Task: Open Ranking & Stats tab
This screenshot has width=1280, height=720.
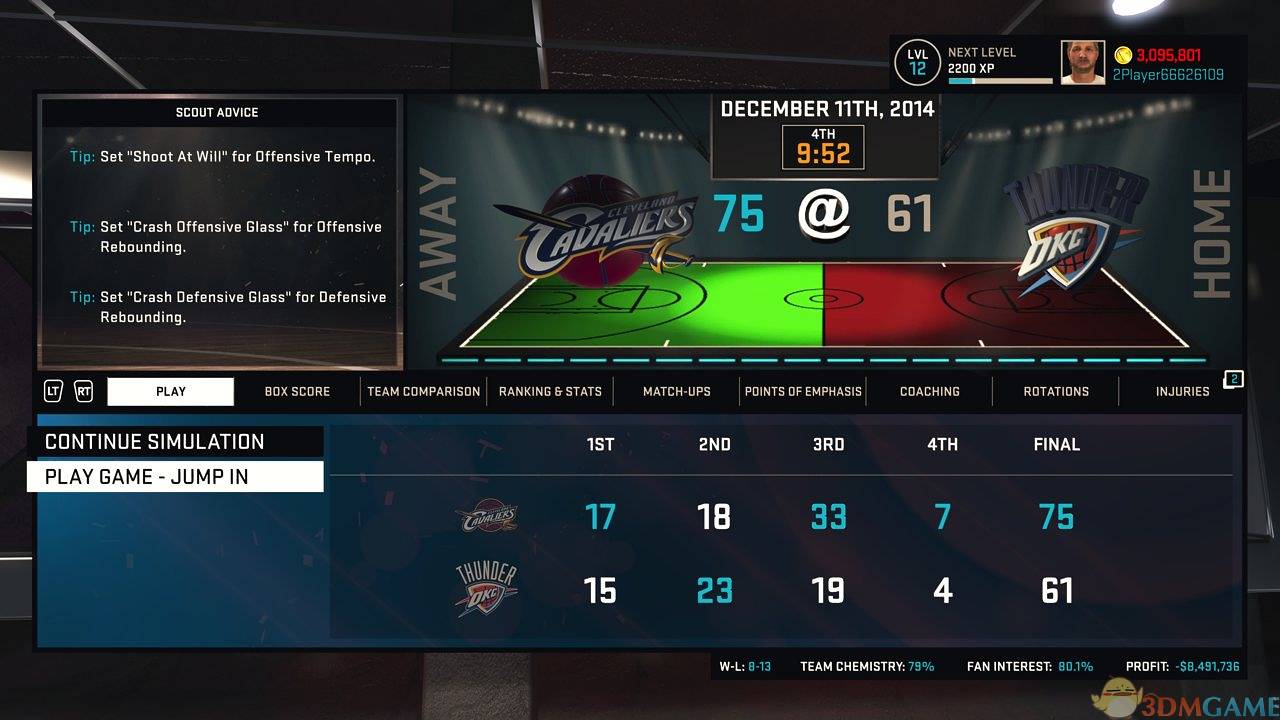Action: (x=550, y=391)
